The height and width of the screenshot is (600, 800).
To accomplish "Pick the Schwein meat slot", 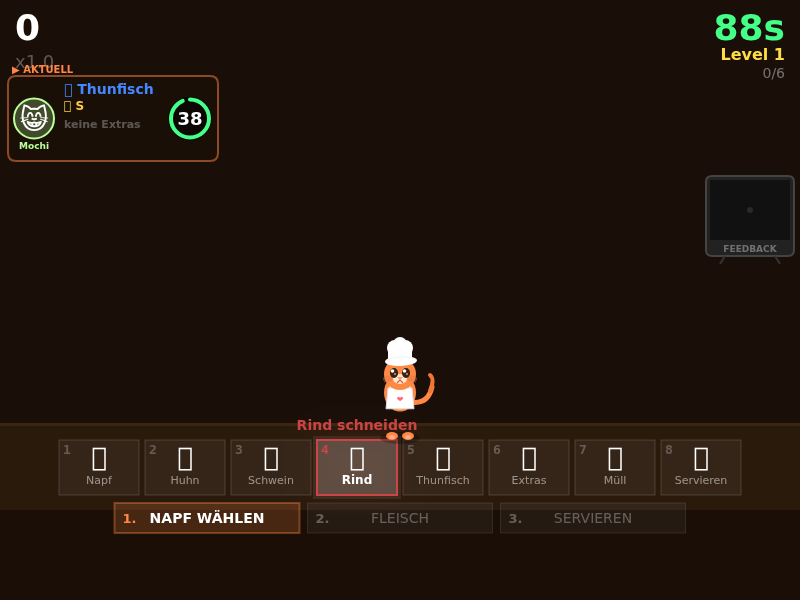I will click(271, 467).
